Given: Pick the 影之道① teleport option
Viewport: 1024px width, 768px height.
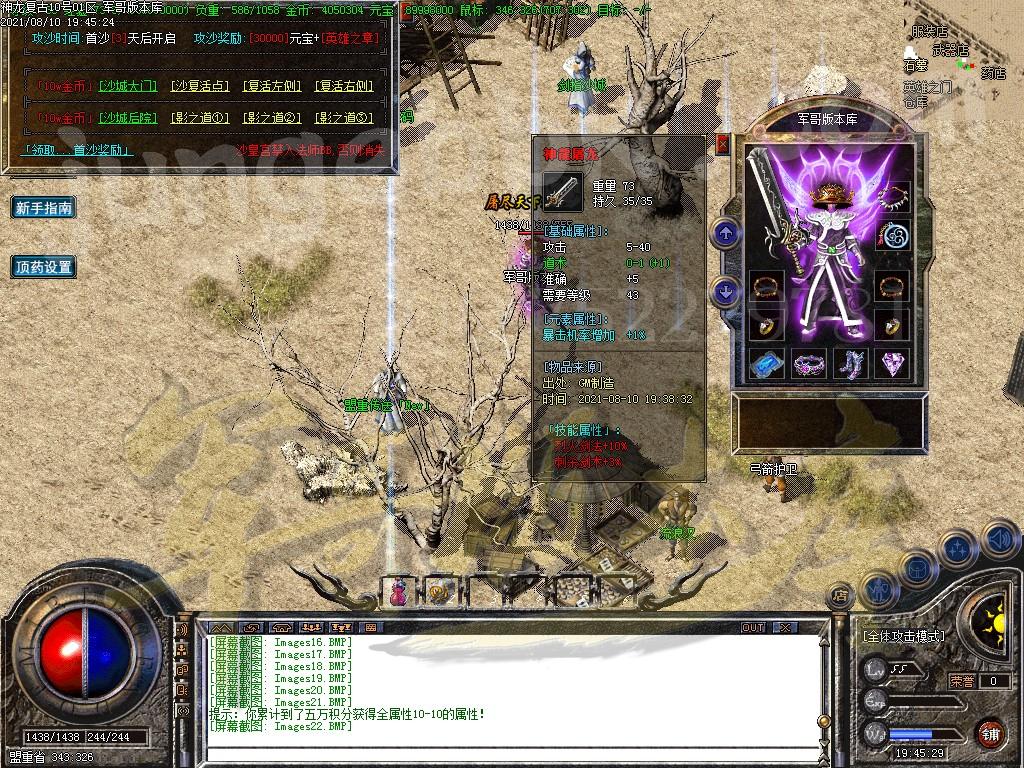Looking at the screenshot, I should (x=200, y=118).
